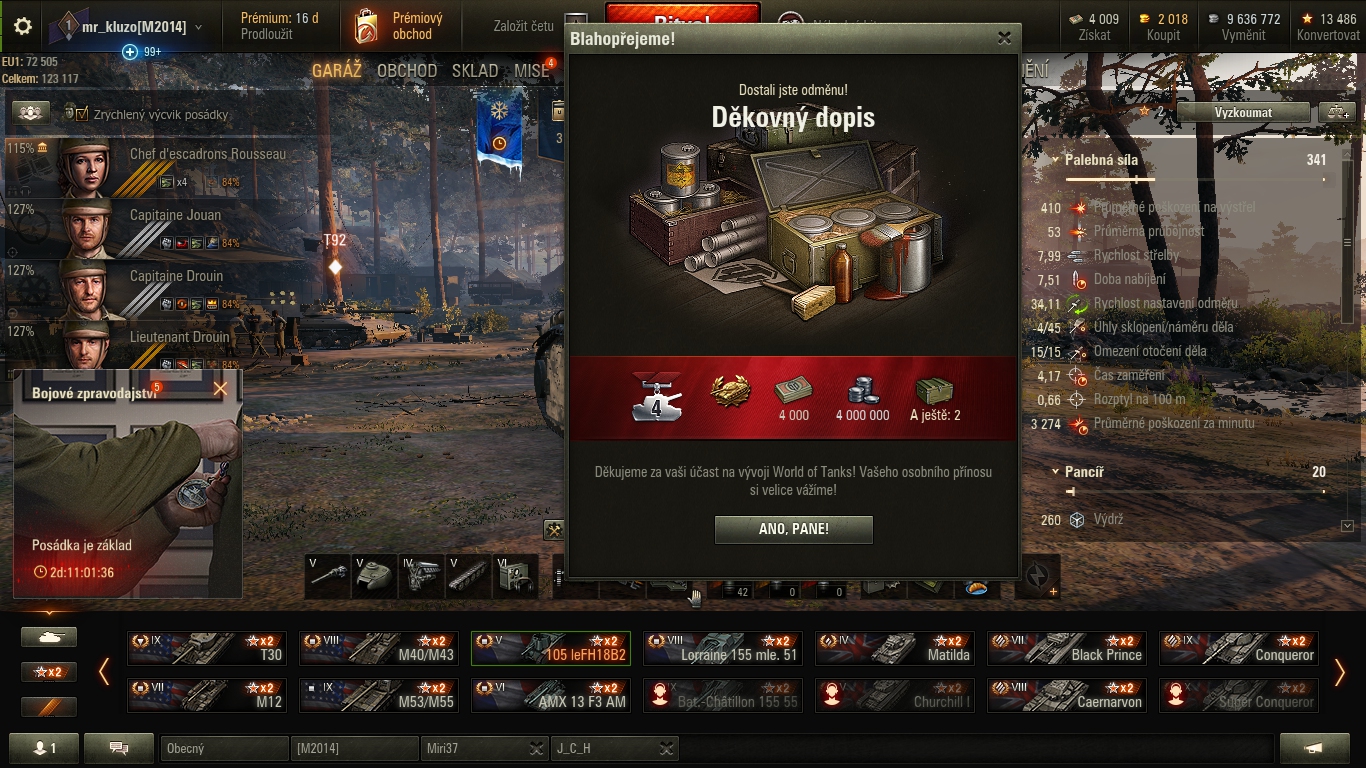Viewport: 1366px width, 768px height.
Task: Collapse the Palebná síla stats section
Action: pos(1056,160)
